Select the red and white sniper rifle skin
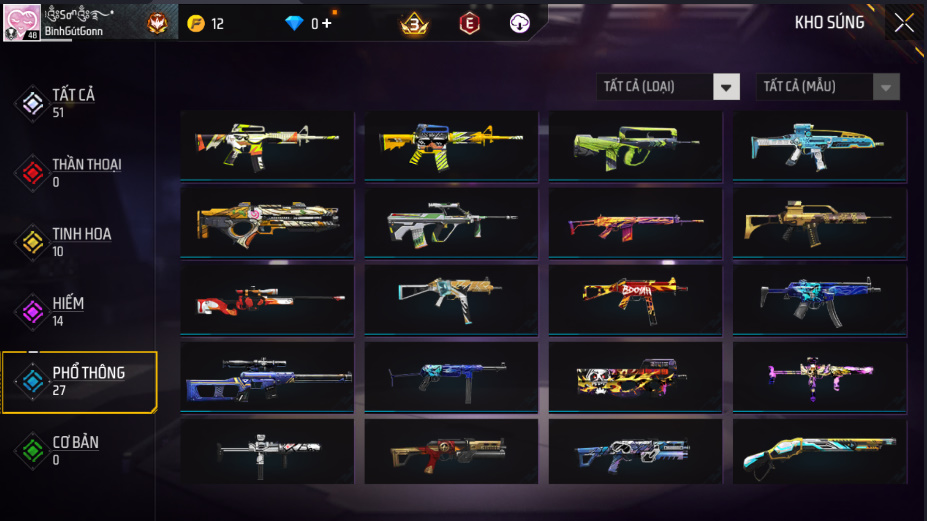Screen dimensions: 927x521 (x=267, y=299)
